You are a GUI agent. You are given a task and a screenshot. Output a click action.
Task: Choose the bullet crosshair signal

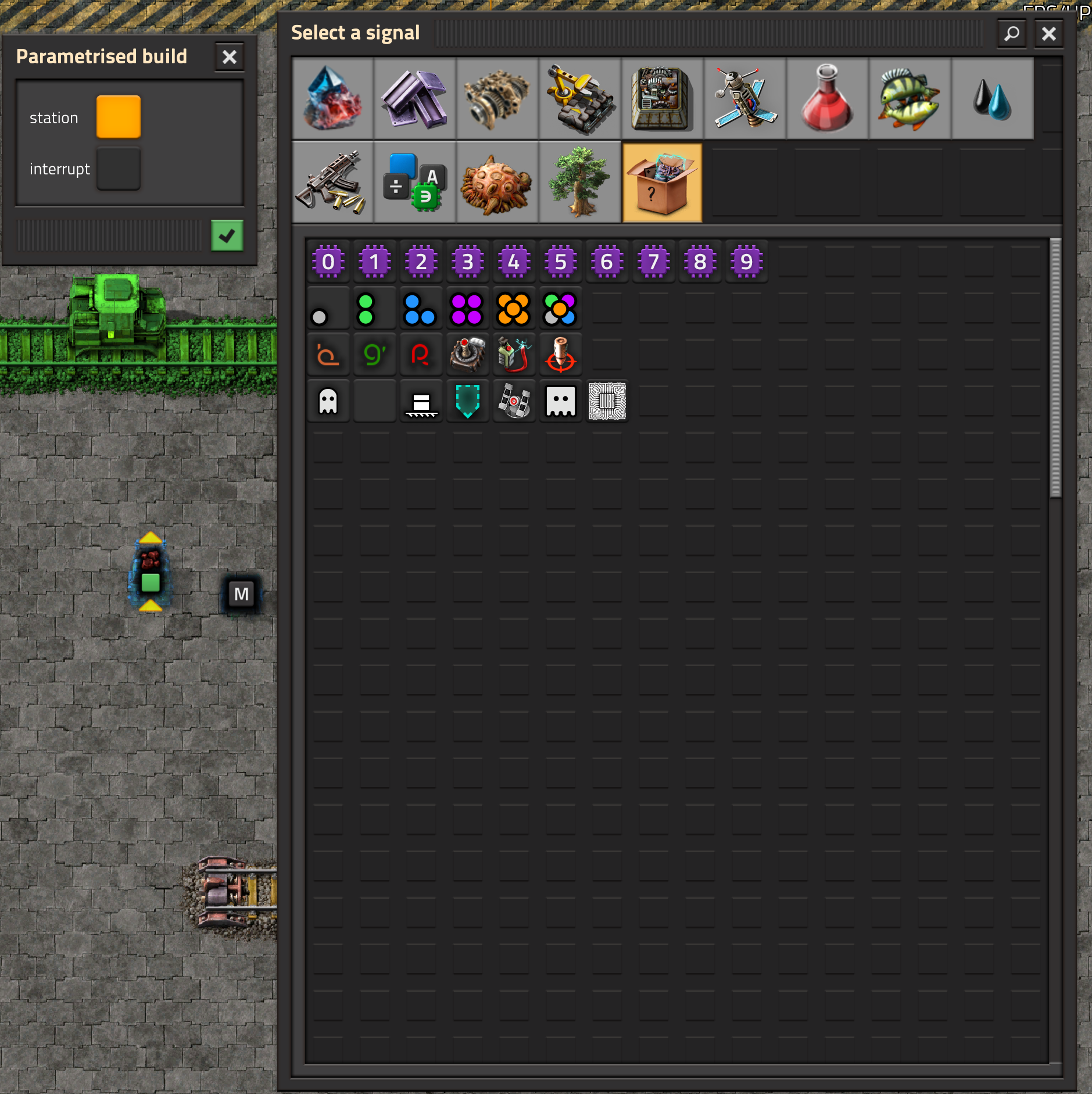[560, 354]
